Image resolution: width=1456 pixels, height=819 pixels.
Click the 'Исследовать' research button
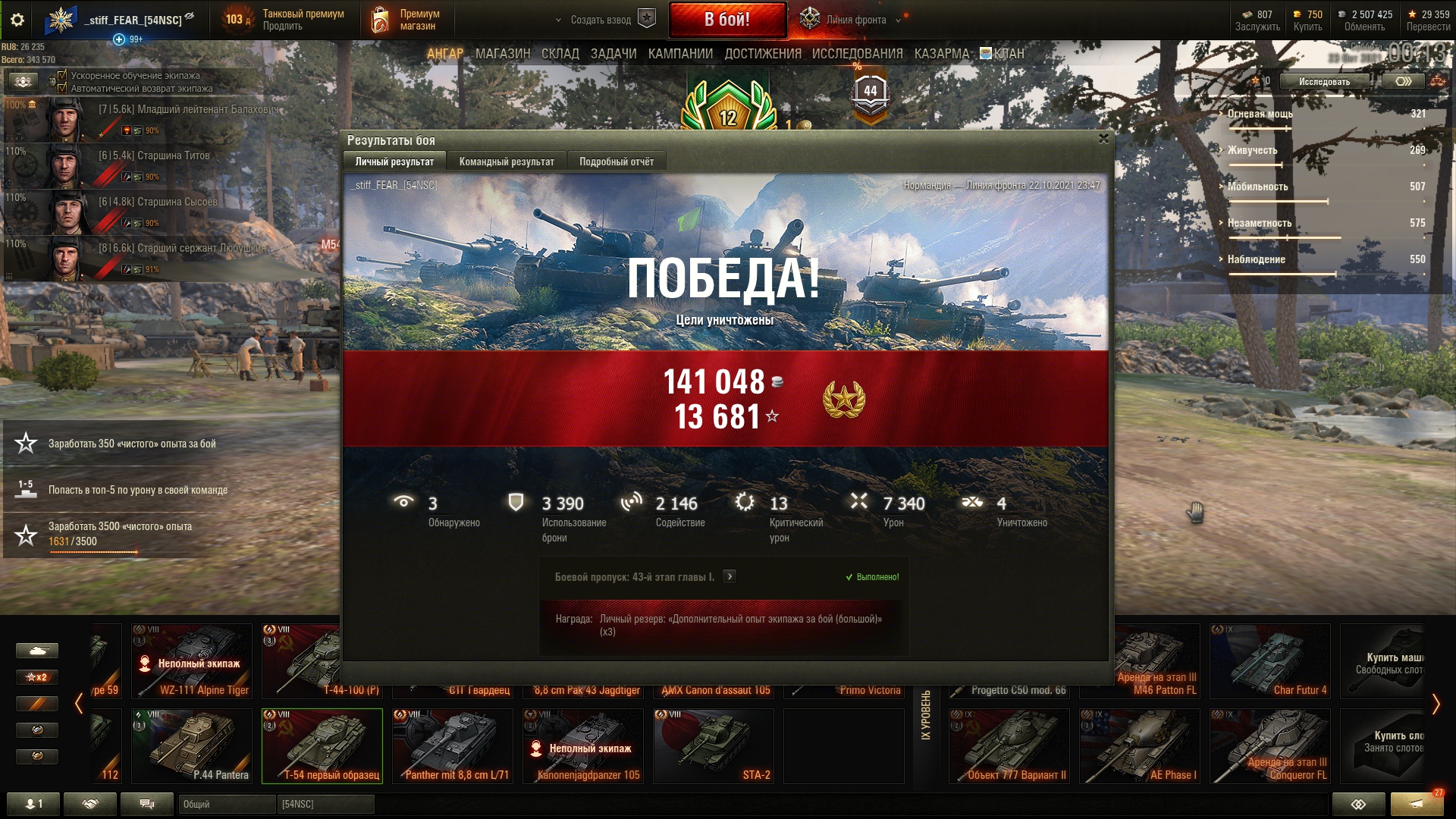click(x=1324, y=81)
